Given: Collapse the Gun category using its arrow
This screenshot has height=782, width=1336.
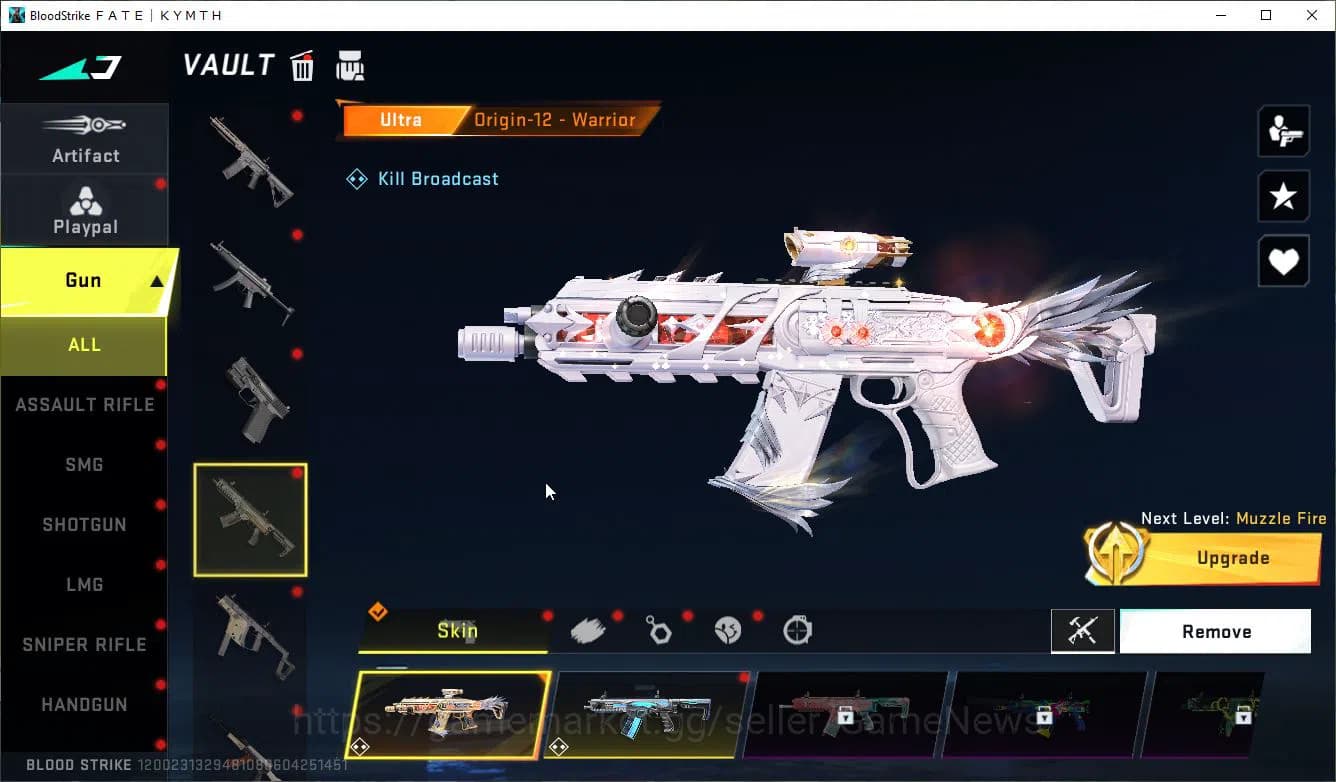Looking at the screenshot, I should click(x=155, y=280).
